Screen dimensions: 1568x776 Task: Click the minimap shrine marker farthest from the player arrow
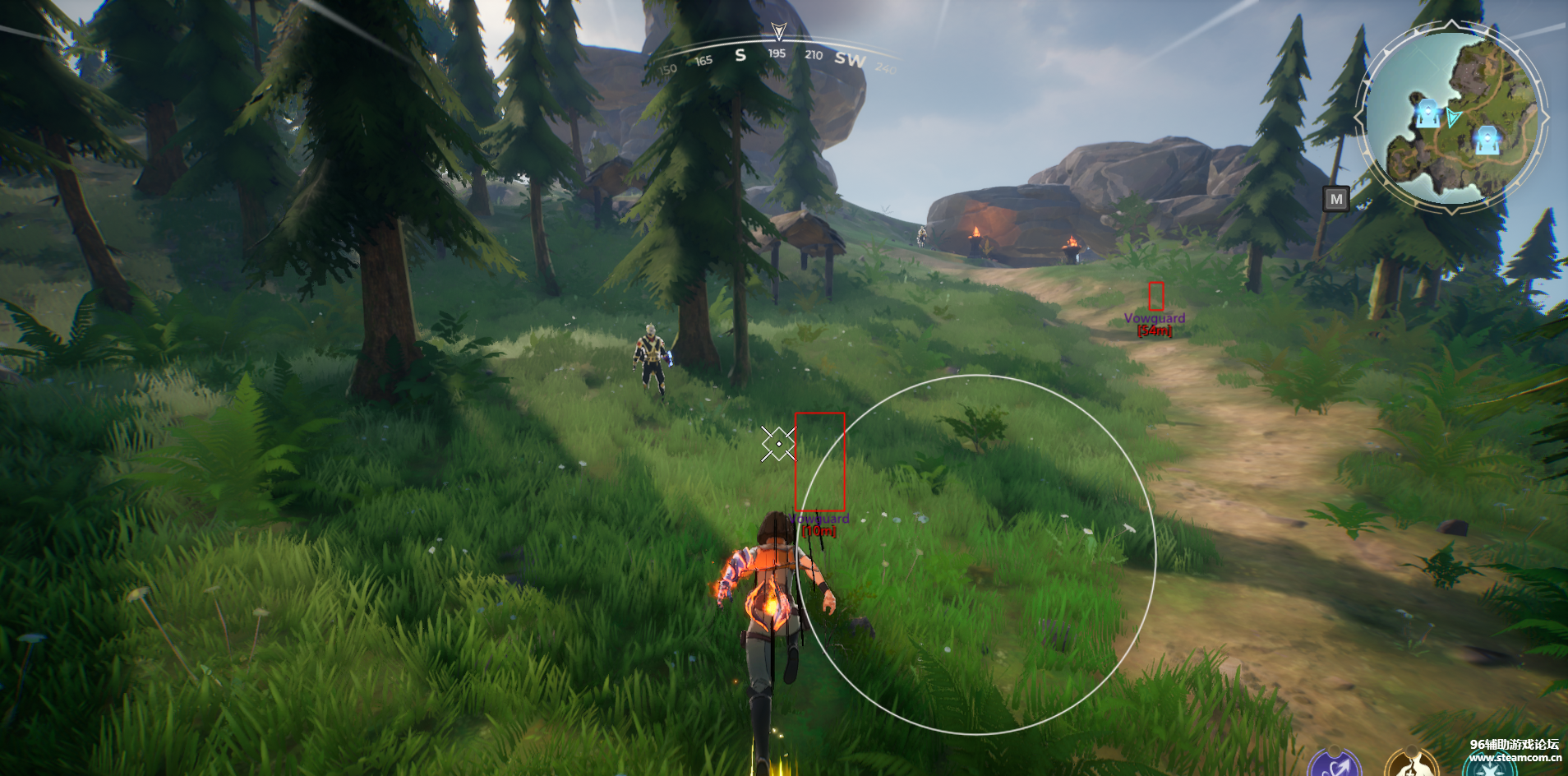click(1487, 140)
